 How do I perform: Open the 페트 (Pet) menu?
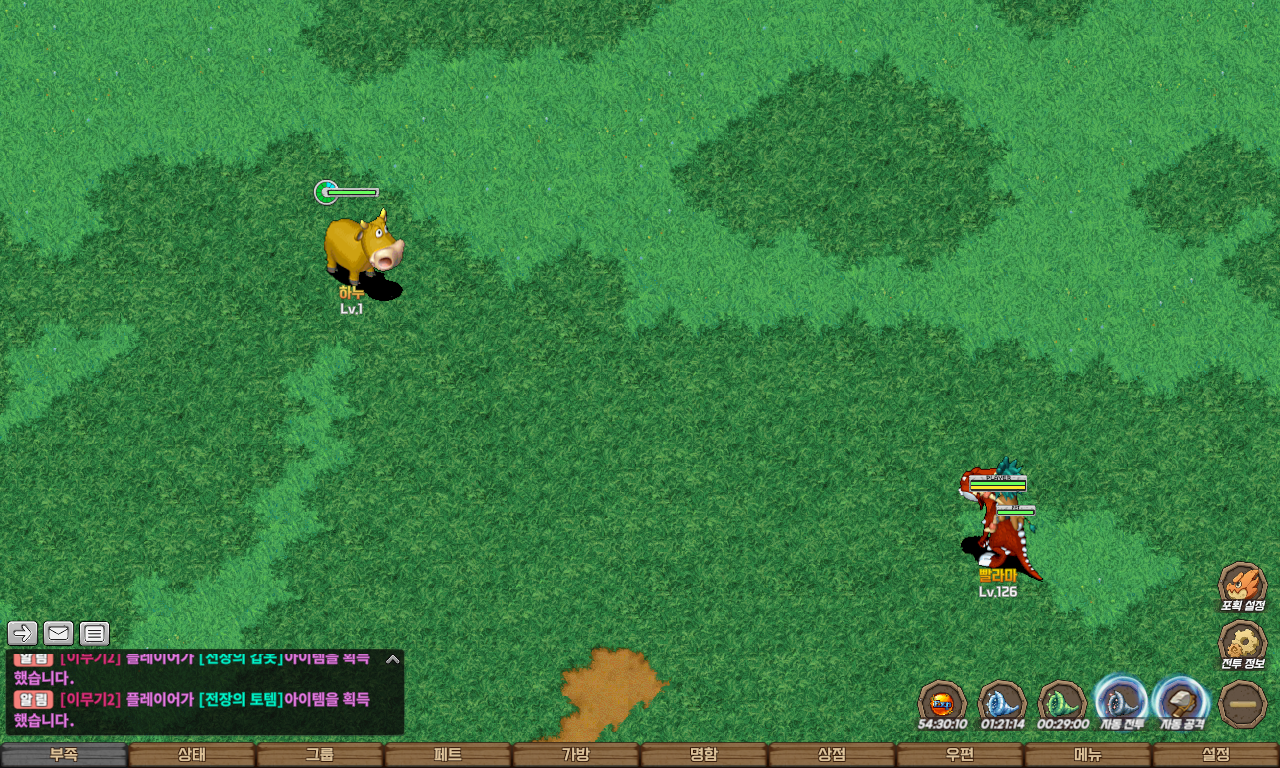pyautogui.click(x=448, y=755)
